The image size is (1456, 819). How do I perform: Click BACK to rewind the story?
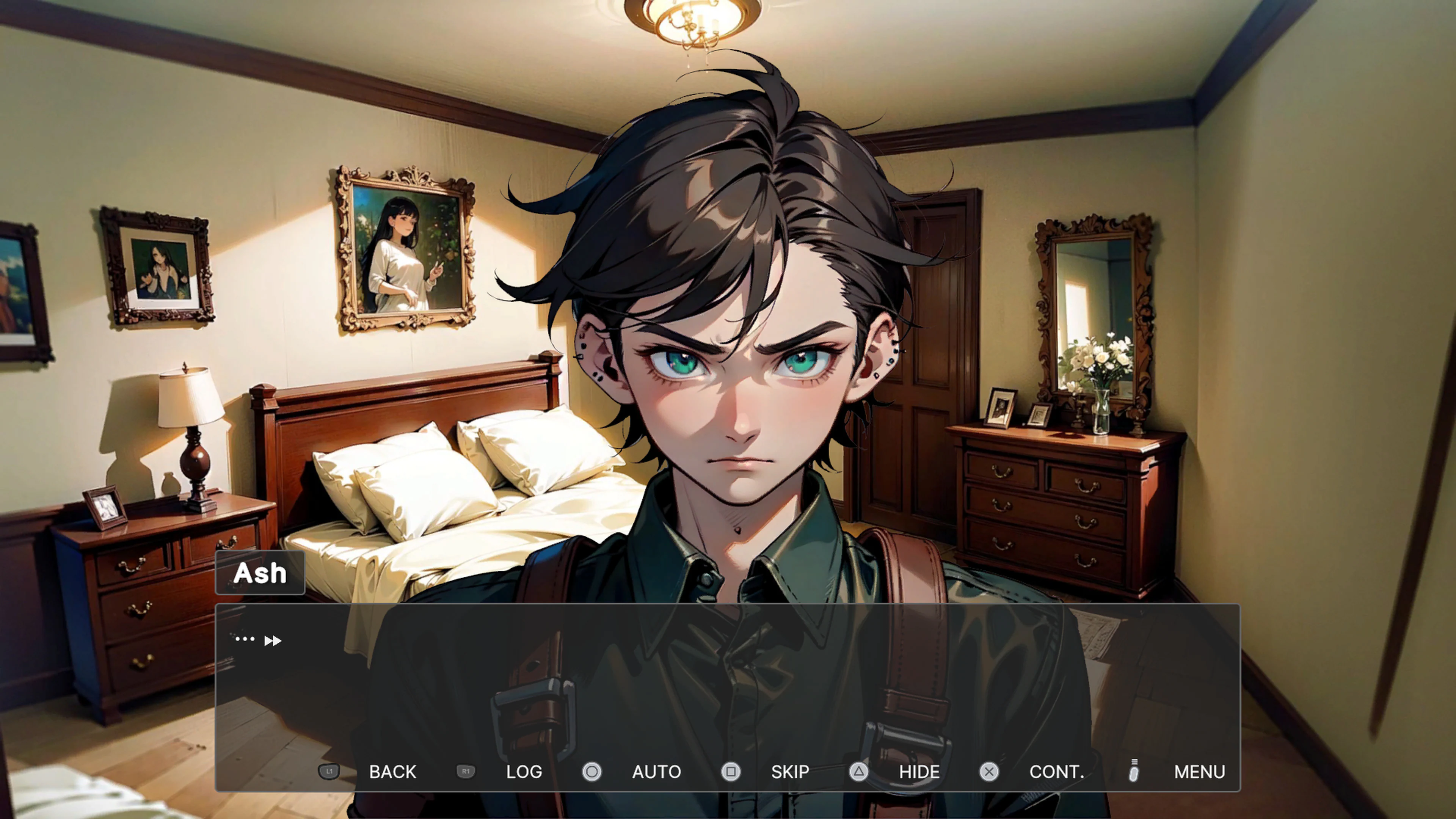[x=392, y=772]
